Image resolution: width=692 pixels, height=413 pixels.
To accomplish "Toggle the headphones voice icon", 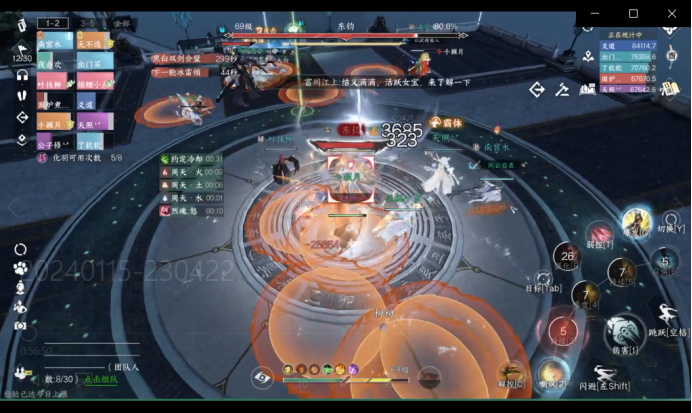I will pos(22,77).
